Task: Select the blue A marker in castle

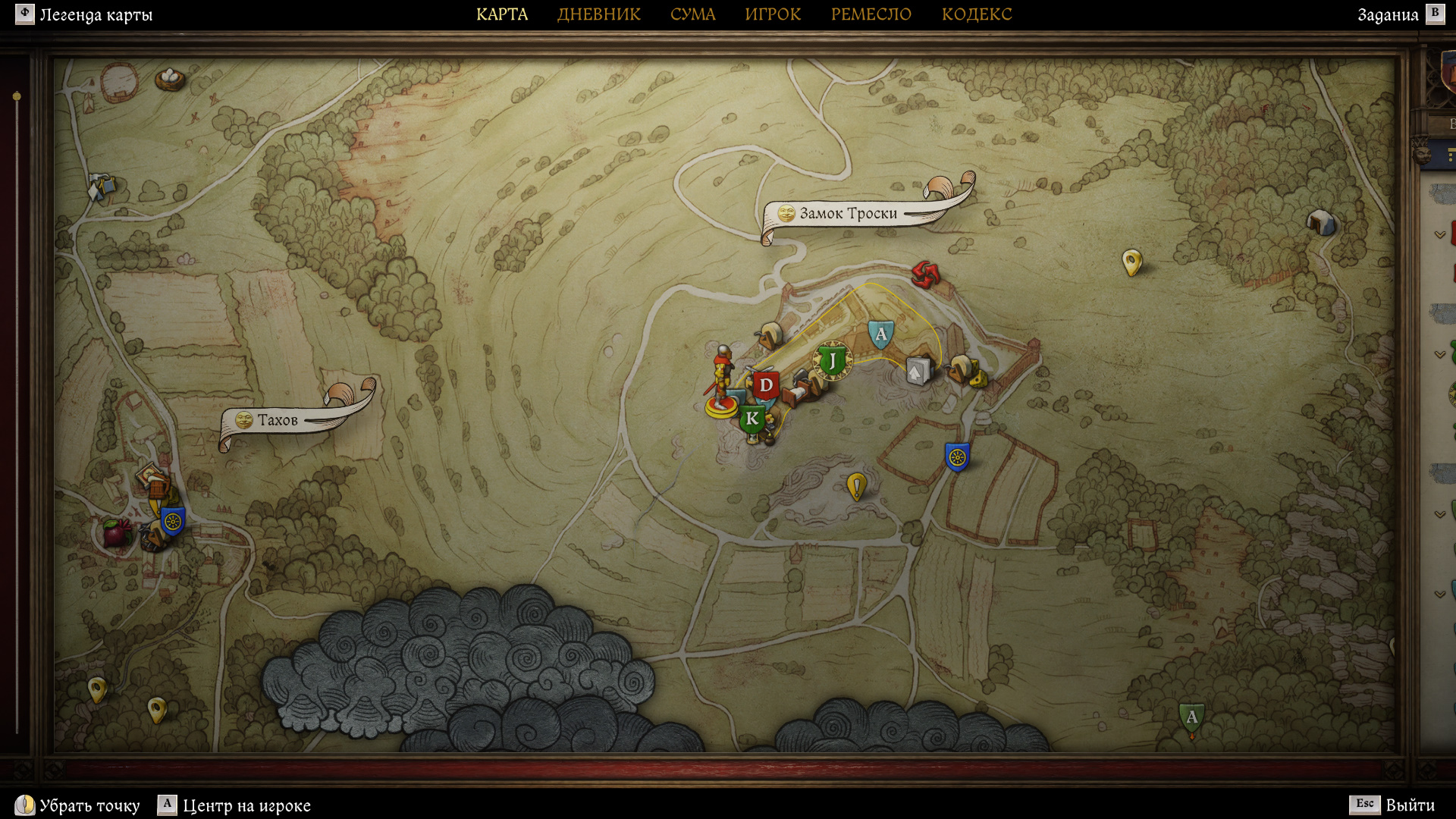Action: (x=880, y=334)
